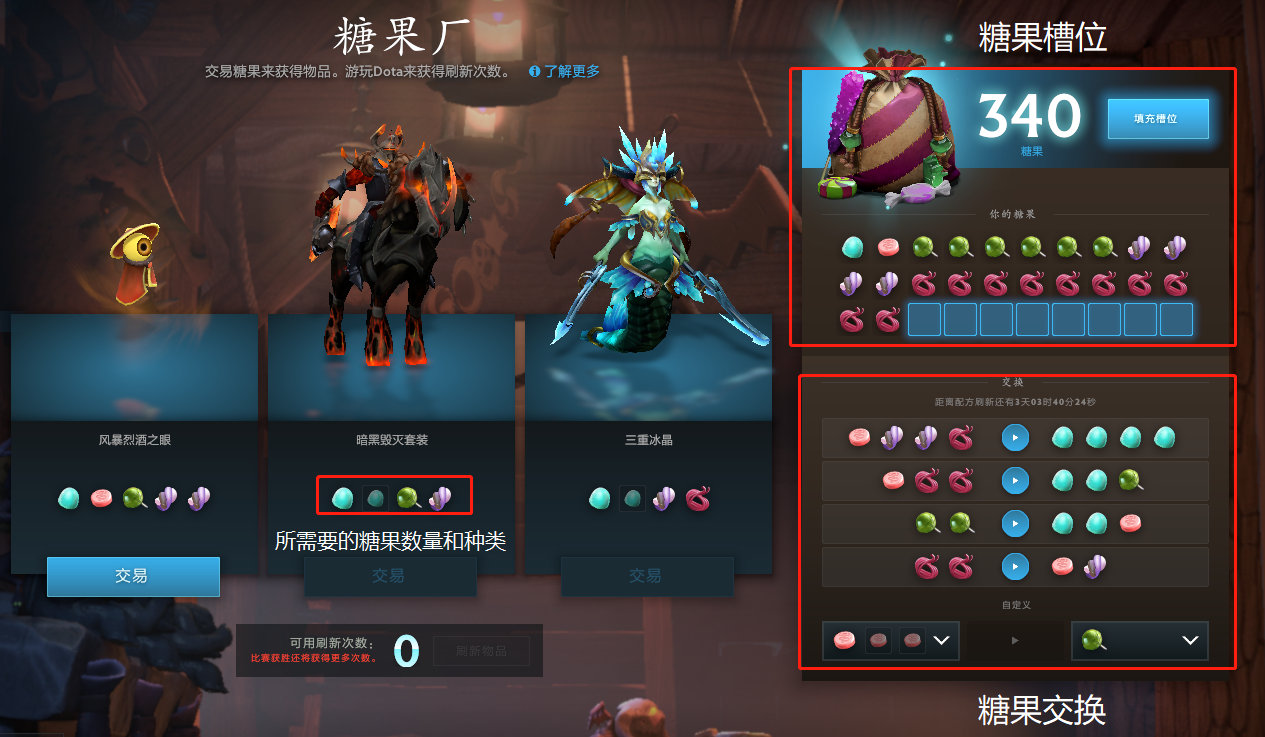This screenshot has height=737, width=1265.
Task: Click 交易 under 三重冰晶
Action: (646, 576)
